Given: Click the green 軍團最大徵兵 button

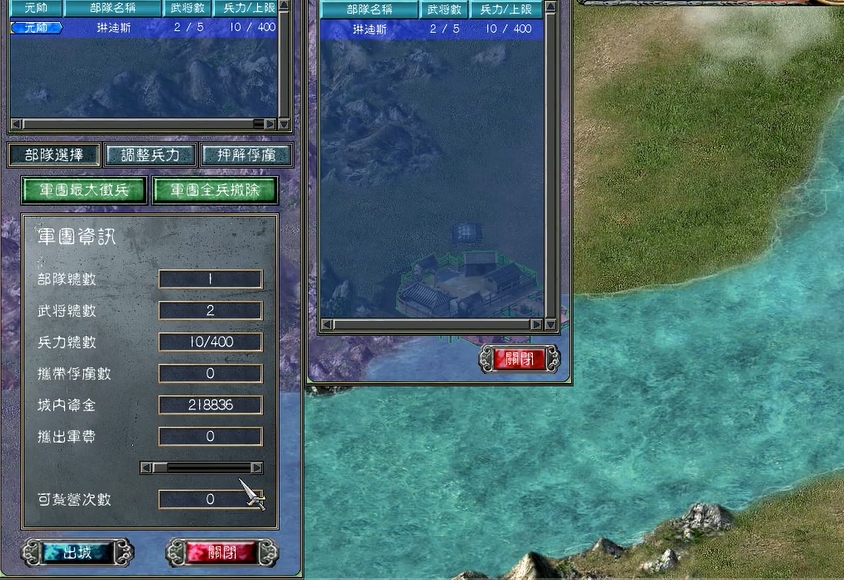Looking at the screenshot, I should (x=85, y=190).
